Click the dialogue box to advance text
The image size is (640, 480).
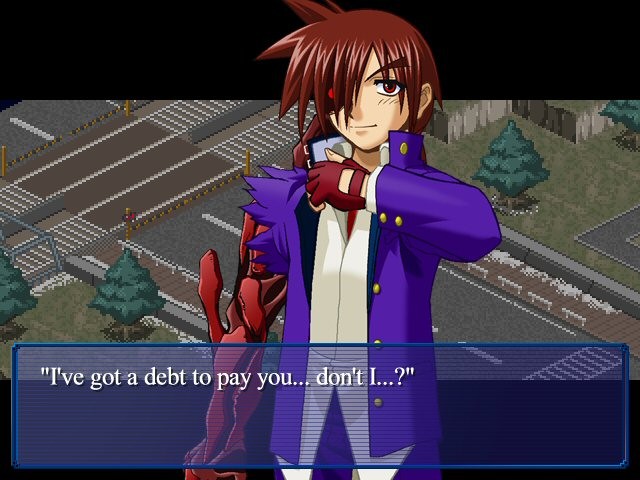coord(320,405)
